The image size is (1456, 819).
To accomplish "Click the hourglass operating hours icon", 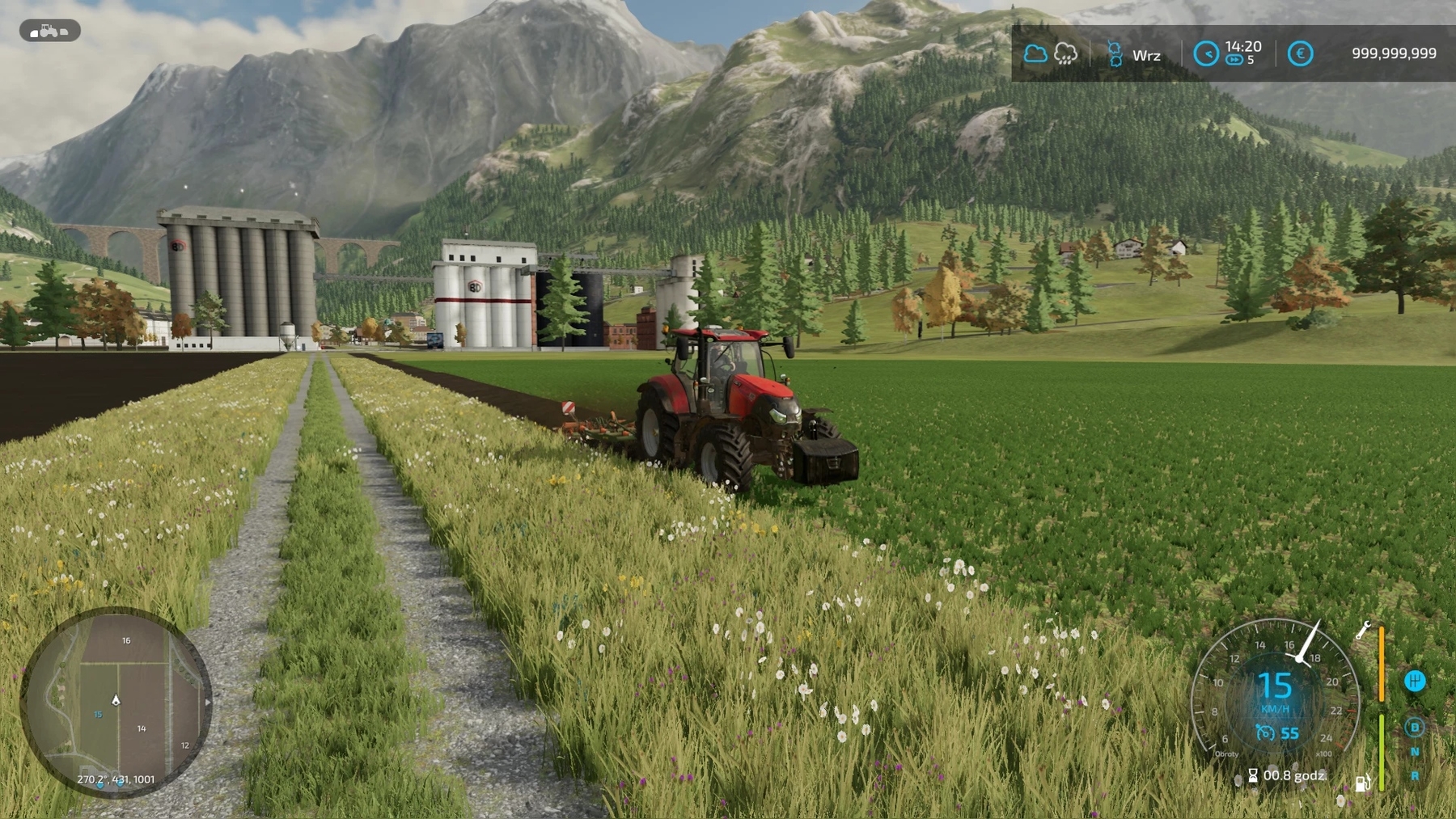I will click(1253, 776).
